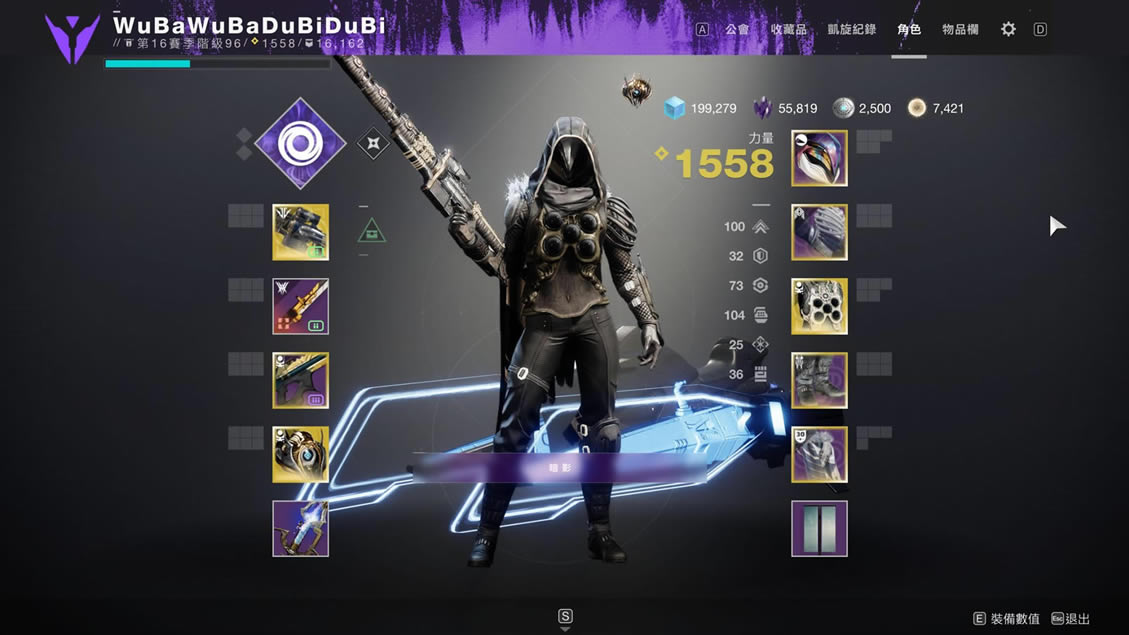This screenshot has width=1129, height=635.
Task: Switch to the 公會 tab
Action: (x=737, y=30)
